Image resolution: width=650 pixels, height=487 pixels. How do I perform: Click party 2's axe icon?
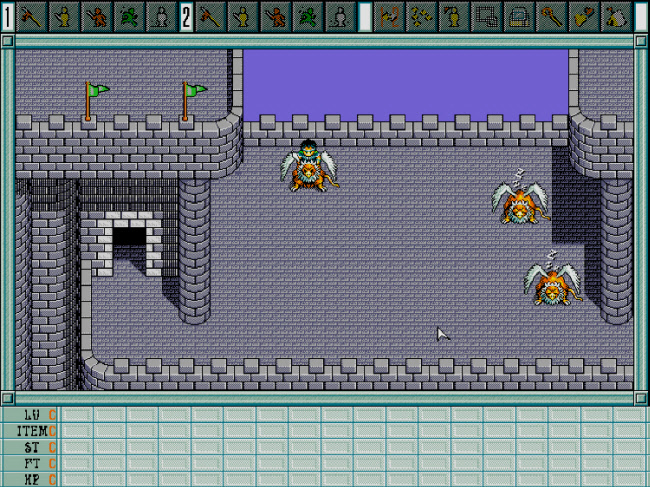(x=210, y=16)
